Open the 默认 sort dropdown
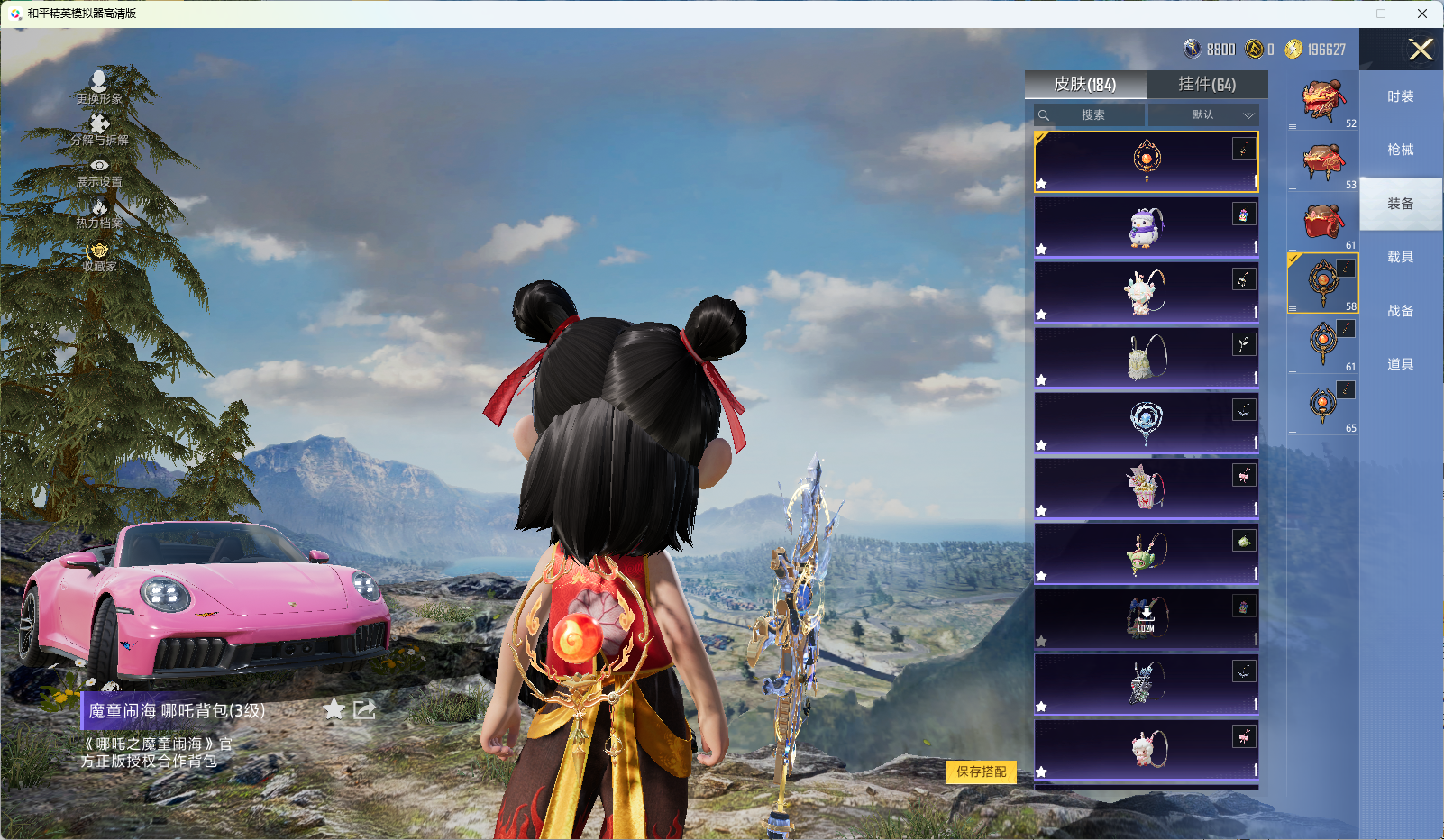 (x=1203, y=115)
